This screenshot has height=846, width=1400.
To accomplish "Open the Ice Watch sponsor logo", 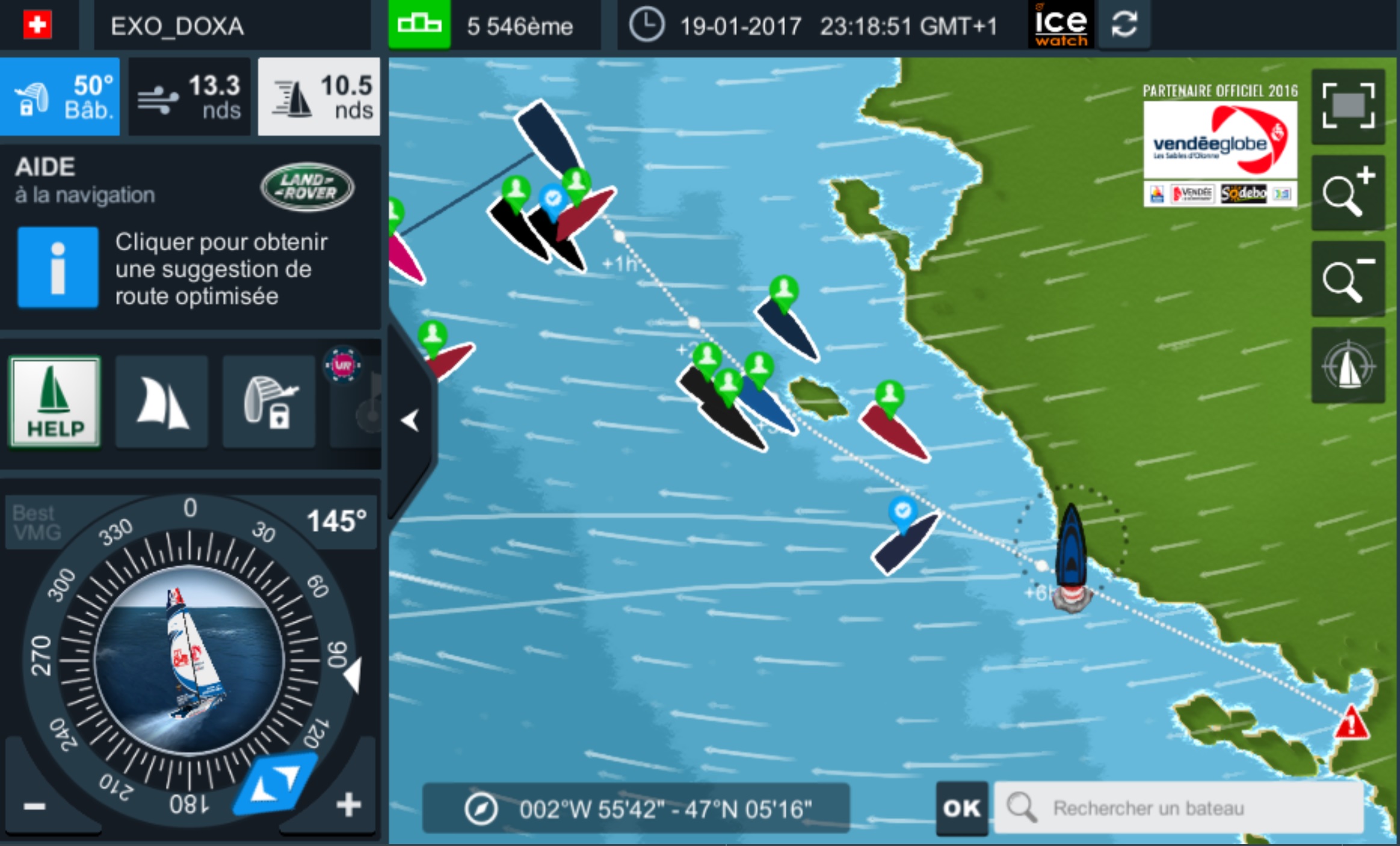I will (1061, 25).
